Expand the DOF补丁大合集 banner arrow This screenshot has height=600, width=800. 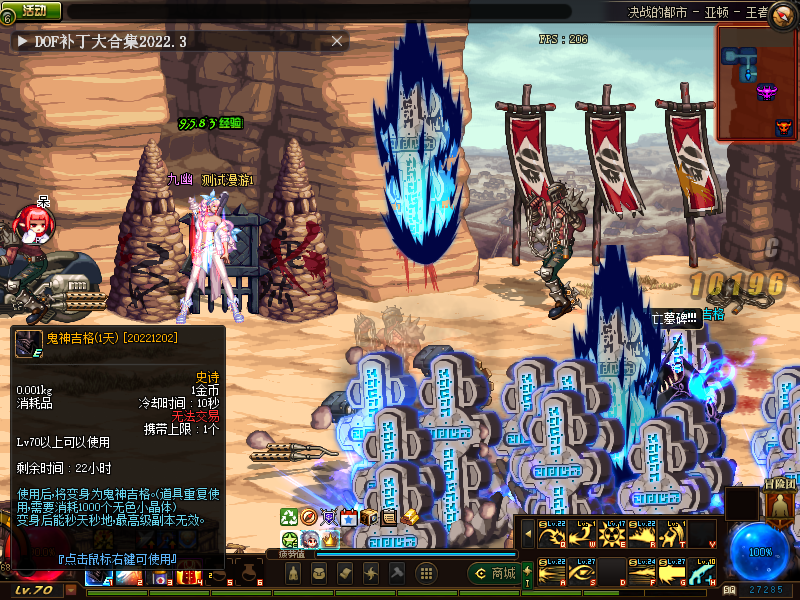pyautogui.click(x=22, y=41)
